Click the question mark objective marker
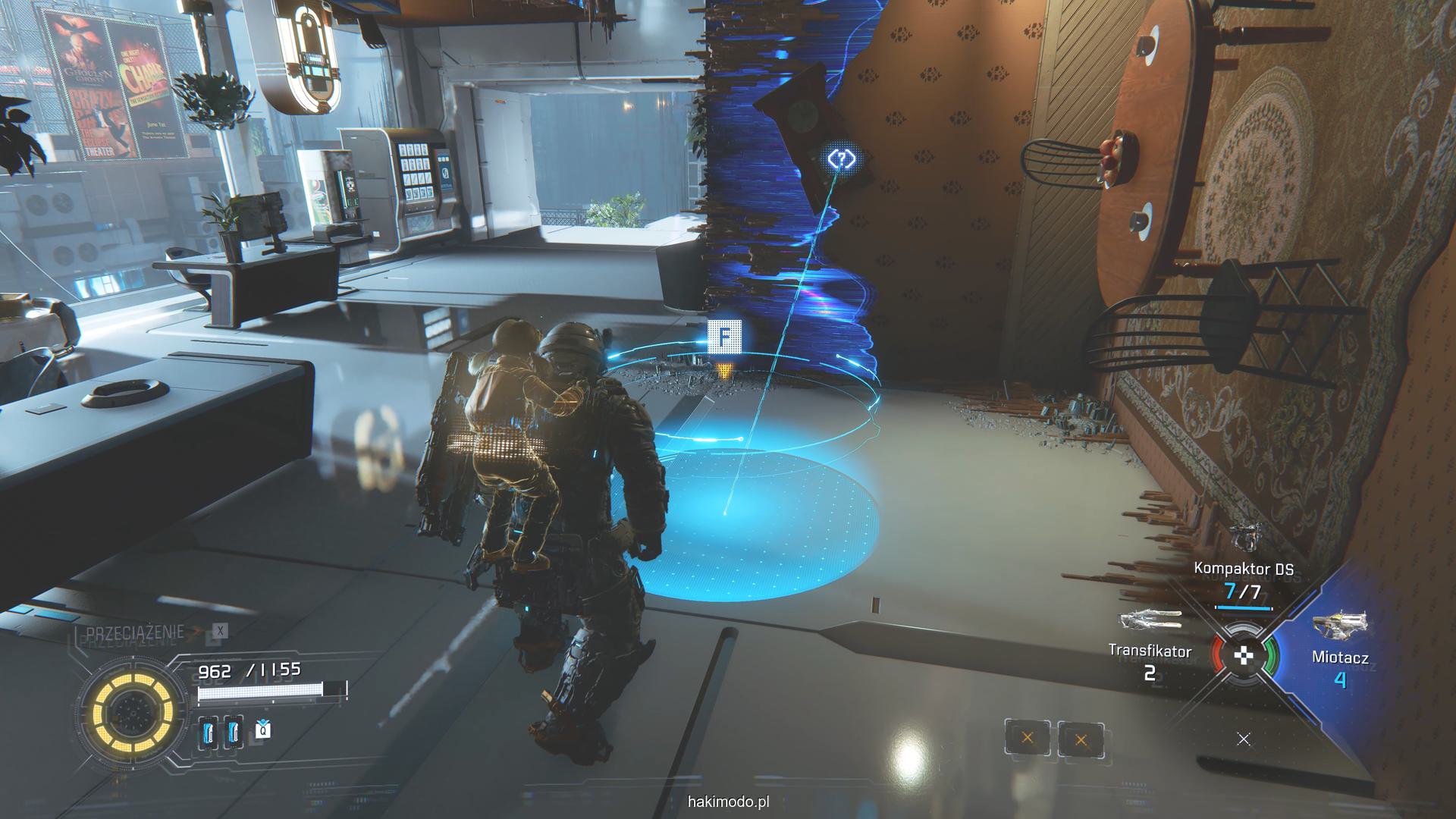Image resolution: width=1456 pixels, height=819 pixels. click(841, 159)
